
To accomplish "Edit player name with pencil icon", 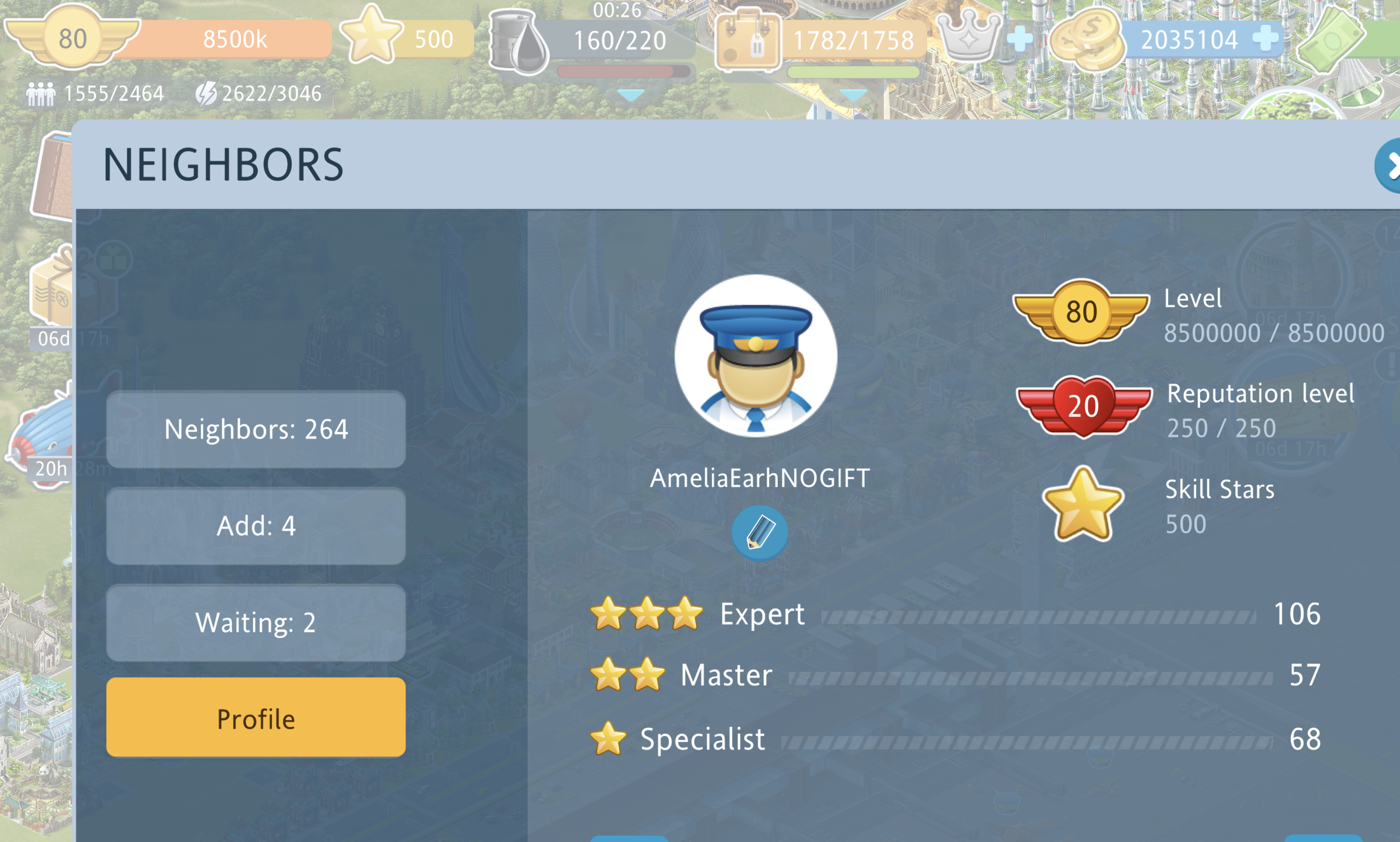I will pyautogui.click(x=759, y=532).
